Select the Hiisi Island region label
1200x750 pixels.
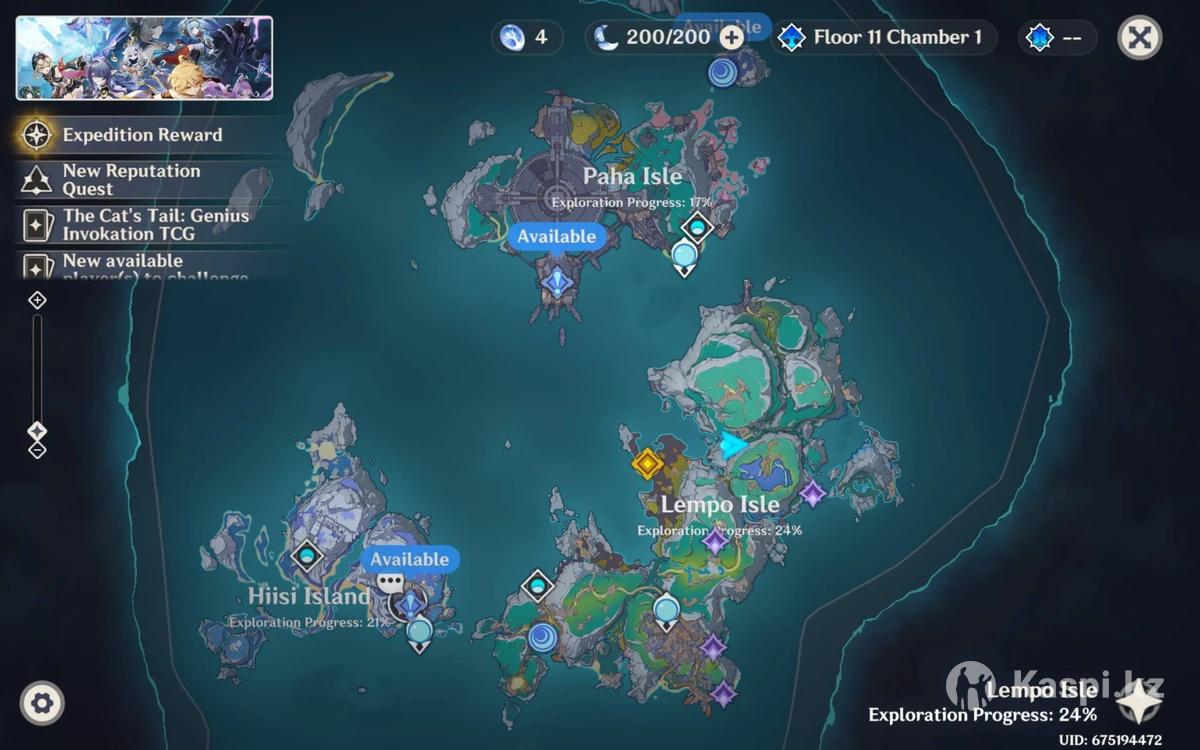309,597
